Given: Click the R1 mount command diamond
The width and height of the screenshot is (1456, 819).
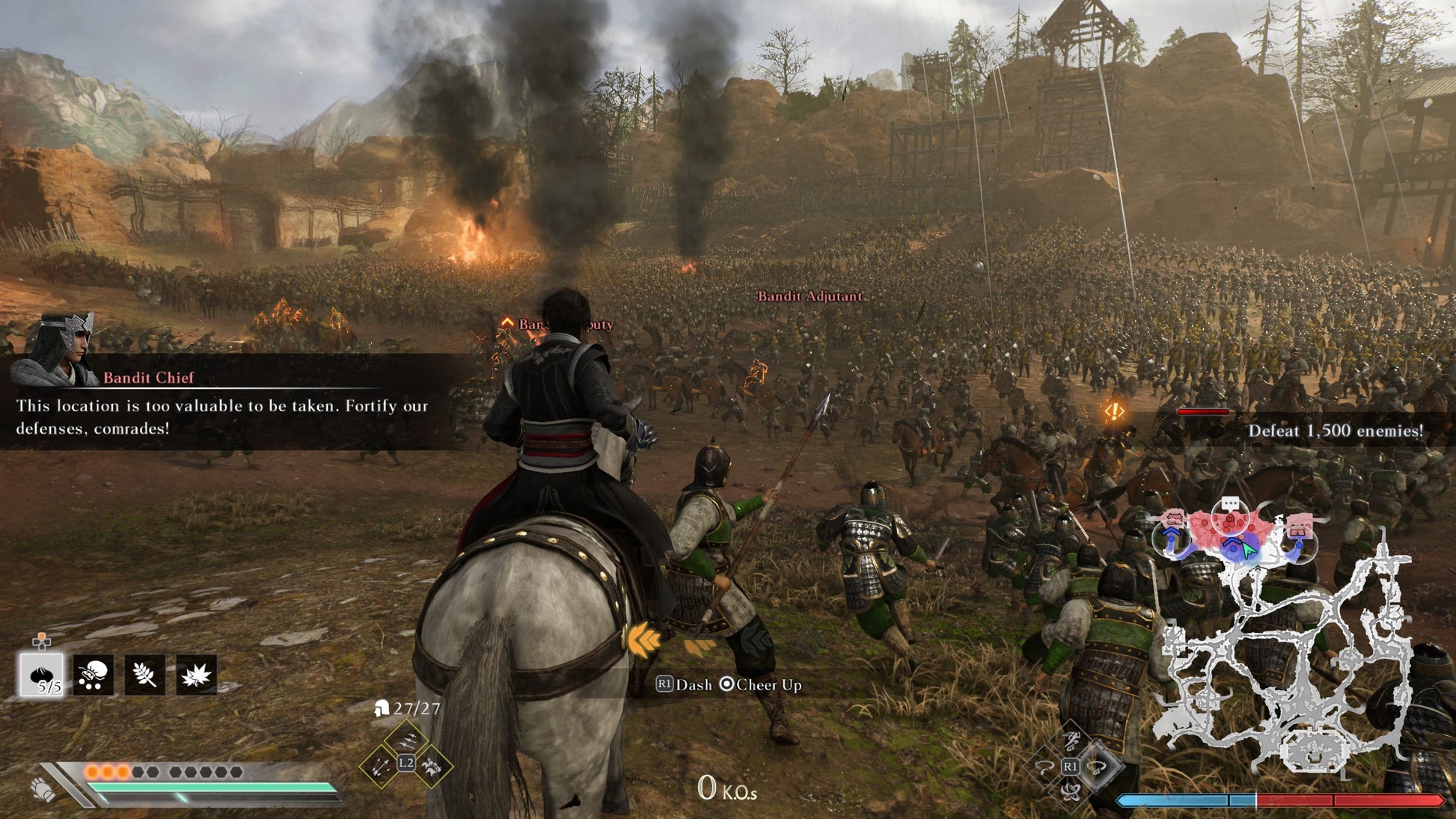Looking at the screenshot, I should (1071, 766).
